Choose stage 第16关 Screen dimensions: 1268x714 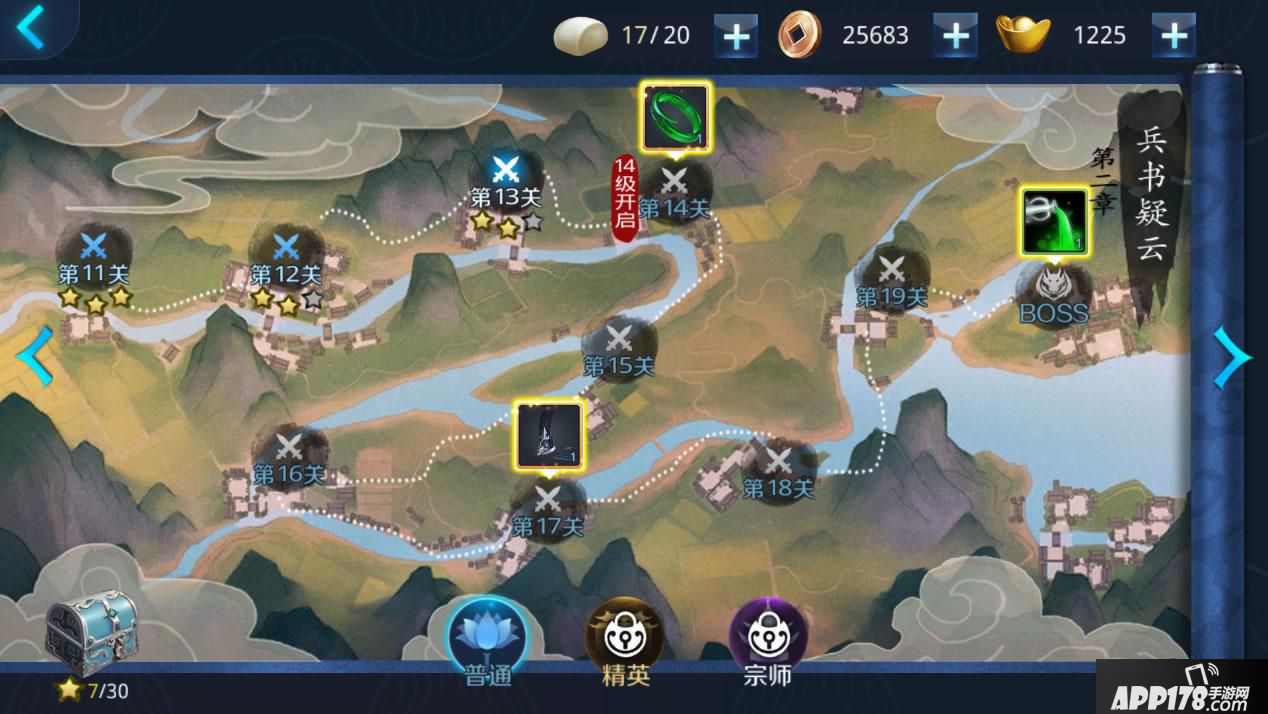(289, 448)
